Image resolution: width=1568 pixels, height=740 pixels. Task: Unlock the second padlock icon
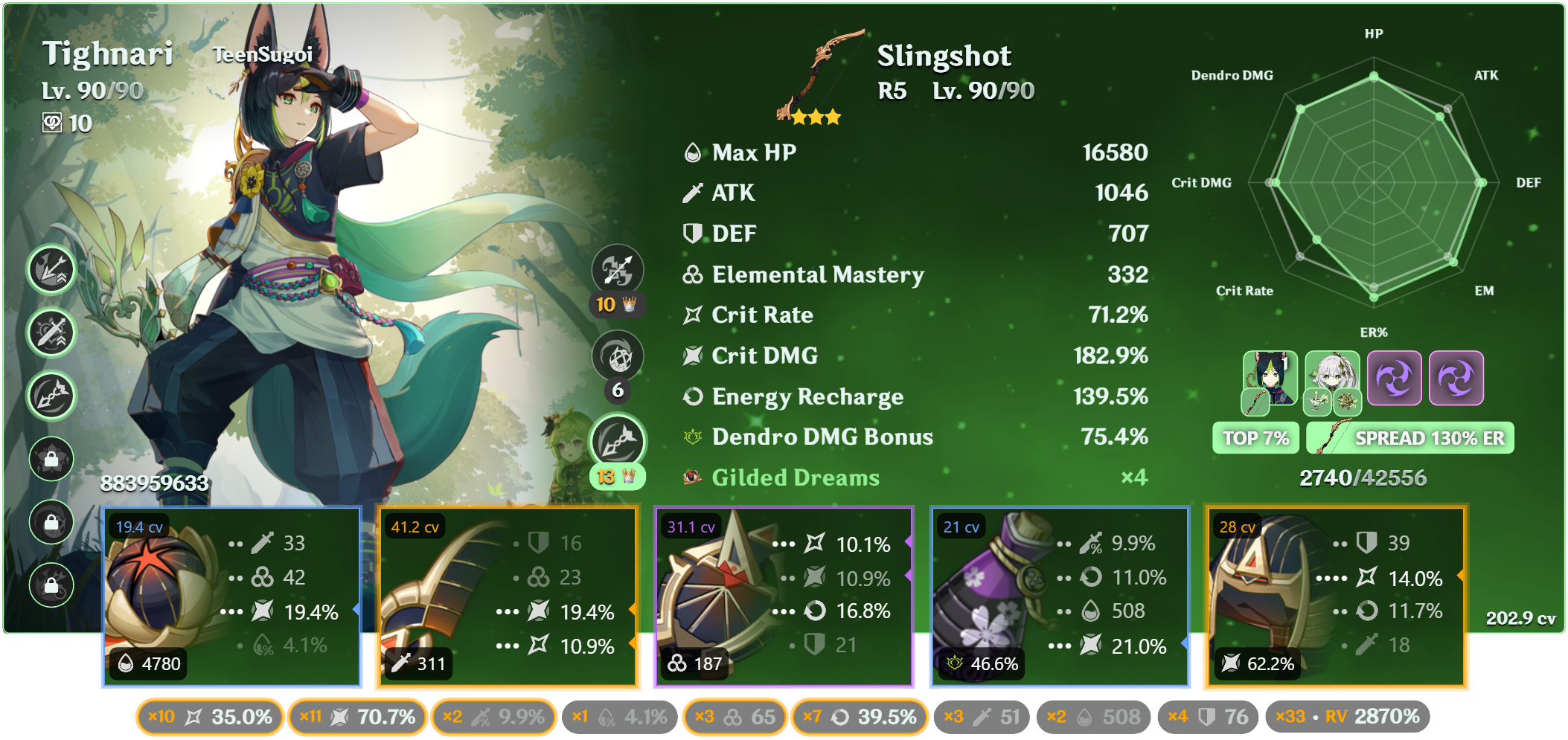51,523
